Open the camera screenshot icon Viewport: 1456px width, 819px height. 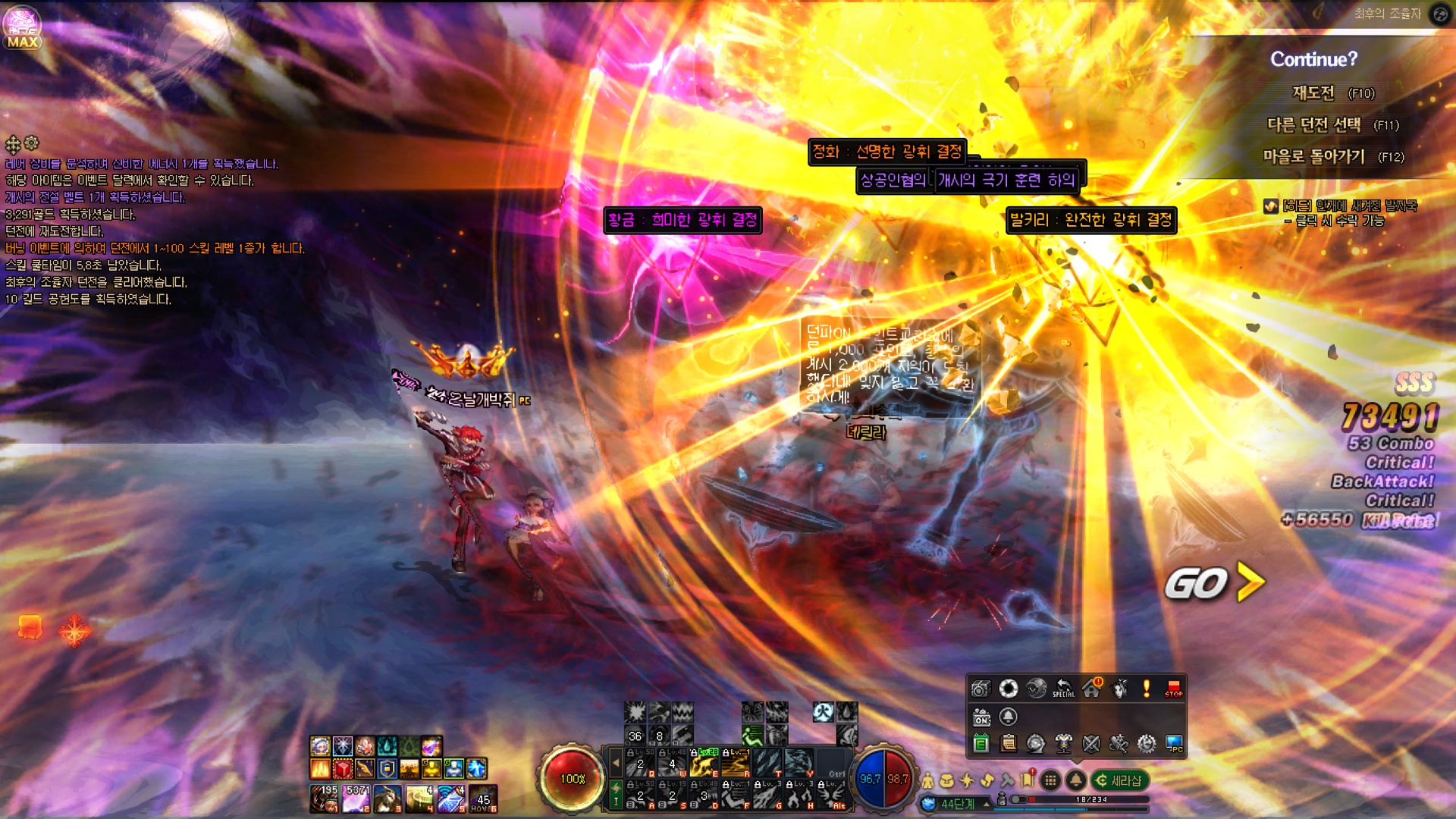click(x=981, y=689)
